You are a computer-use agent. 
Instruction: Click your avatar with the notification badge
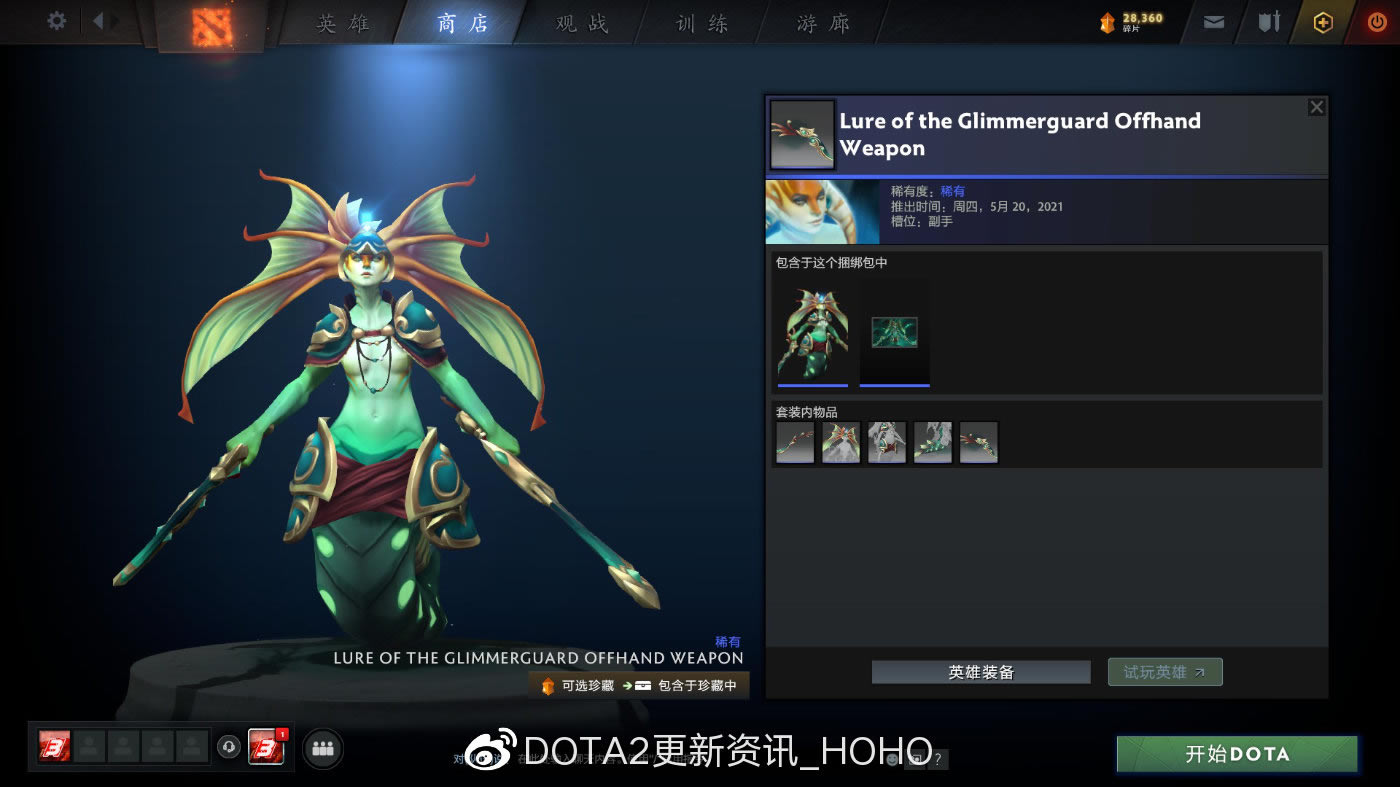266,748
